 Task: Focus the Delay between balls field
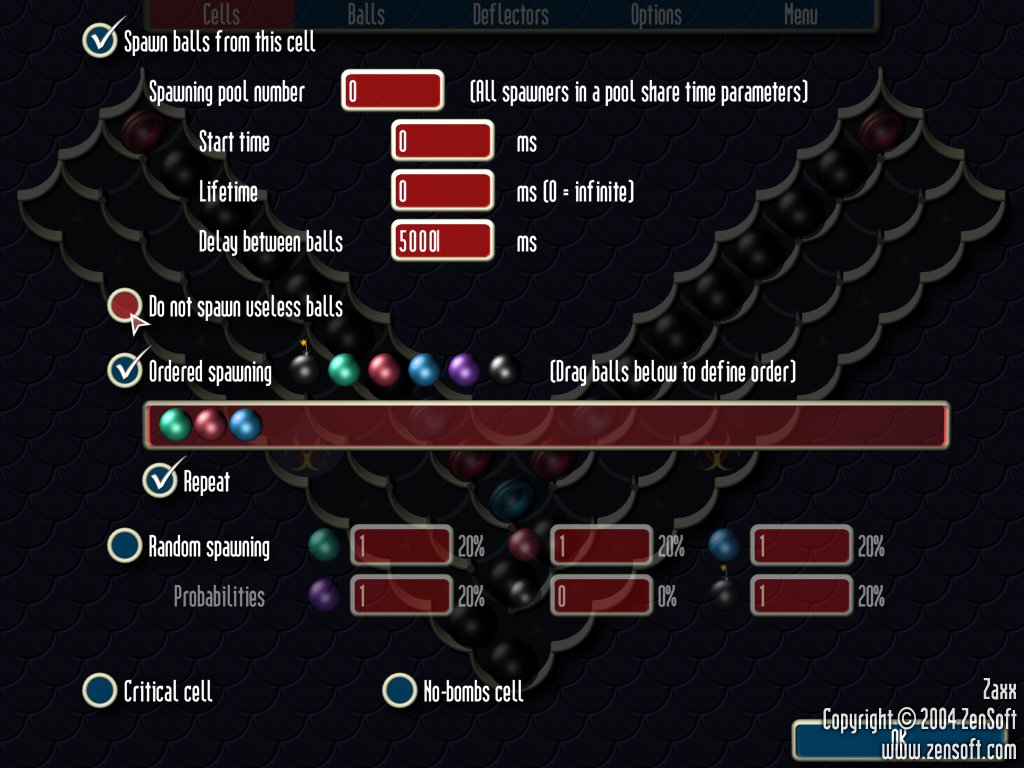click(x=442, y=241)
